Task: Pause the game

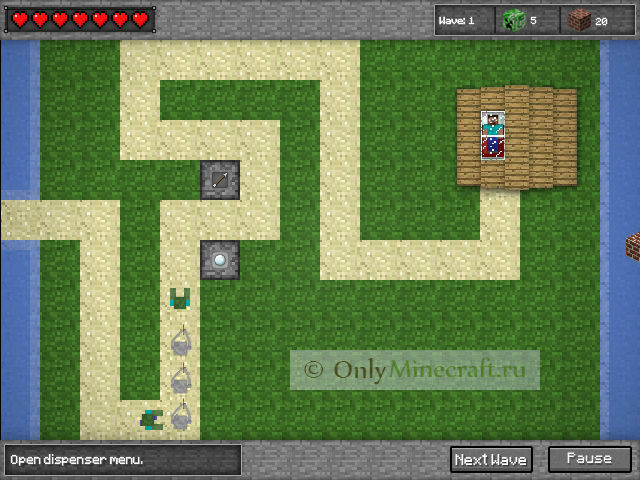Action: [x=589, y=459]
